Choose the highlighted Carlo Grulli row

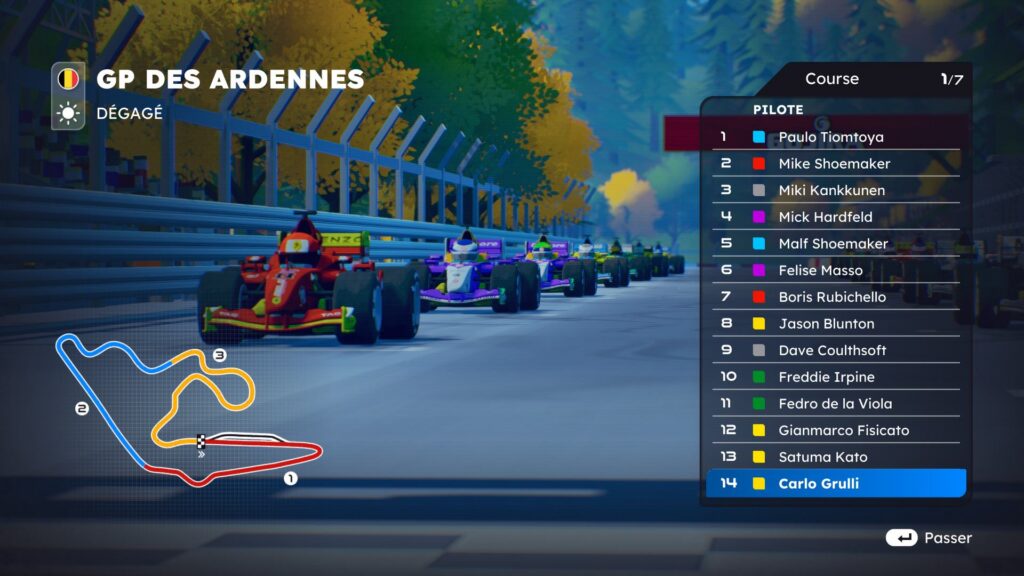click(x=835, y=484)
